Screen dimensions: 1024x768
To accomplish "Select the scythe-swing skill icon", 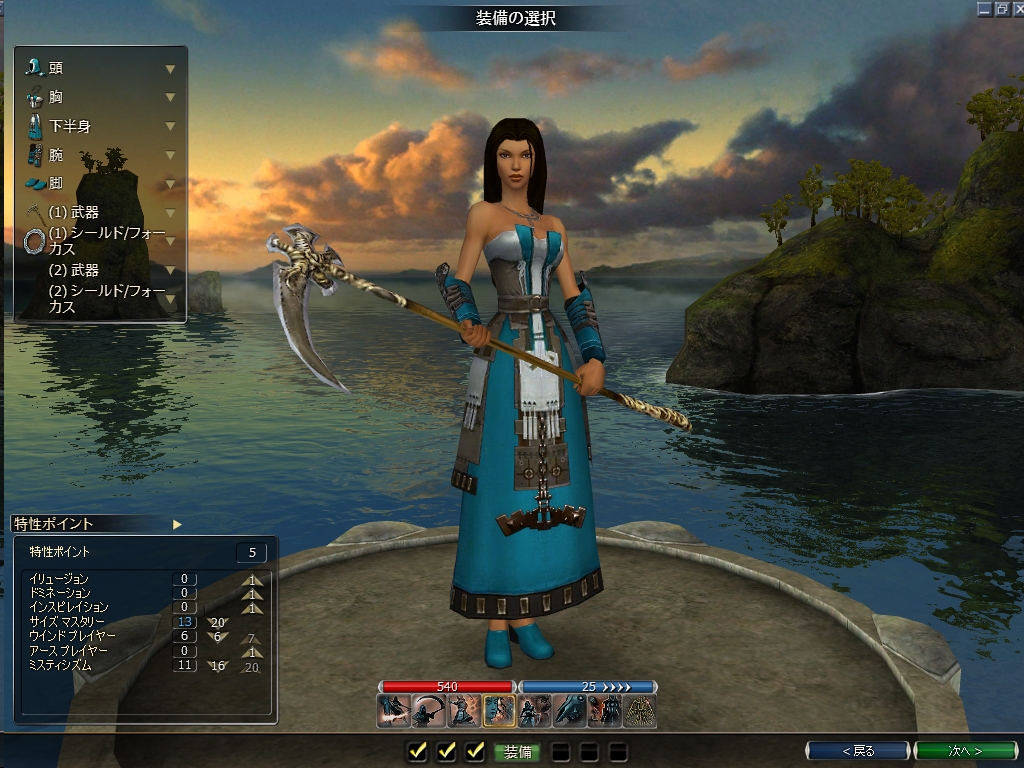I will click(x=429, y=710).
